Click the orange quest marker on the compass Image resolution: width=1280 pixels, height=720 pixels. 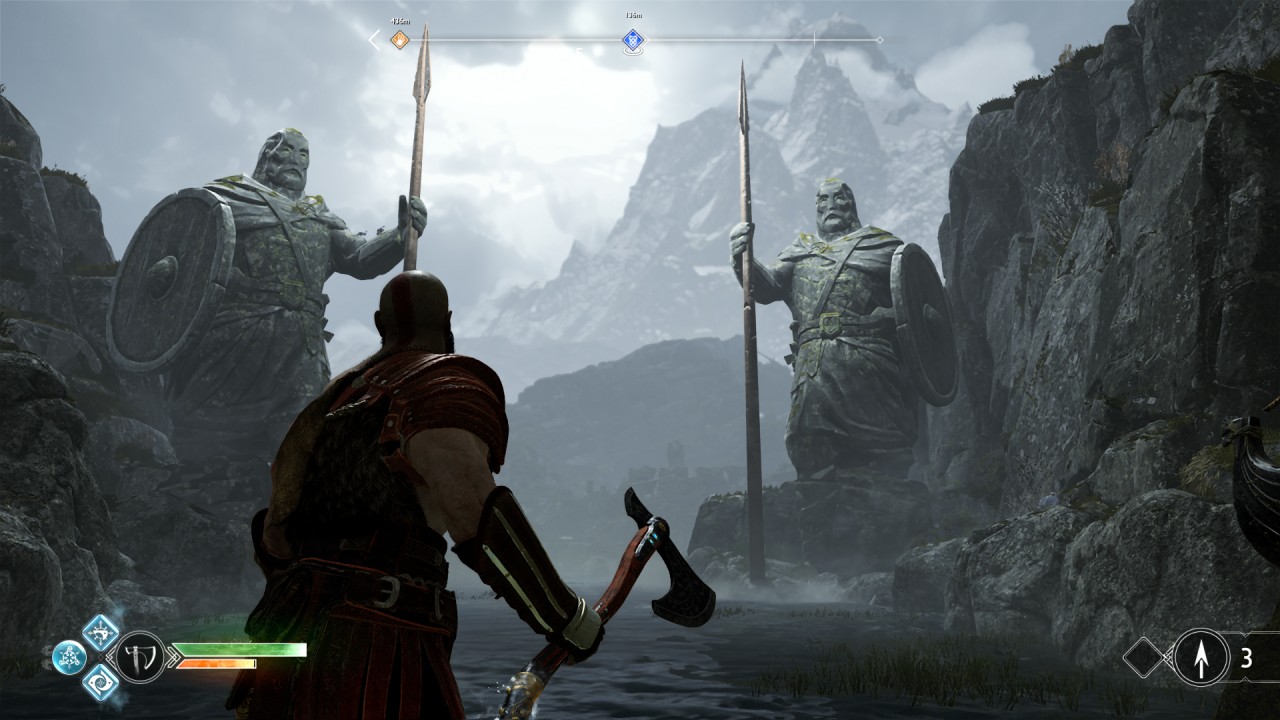click(399, 40)
